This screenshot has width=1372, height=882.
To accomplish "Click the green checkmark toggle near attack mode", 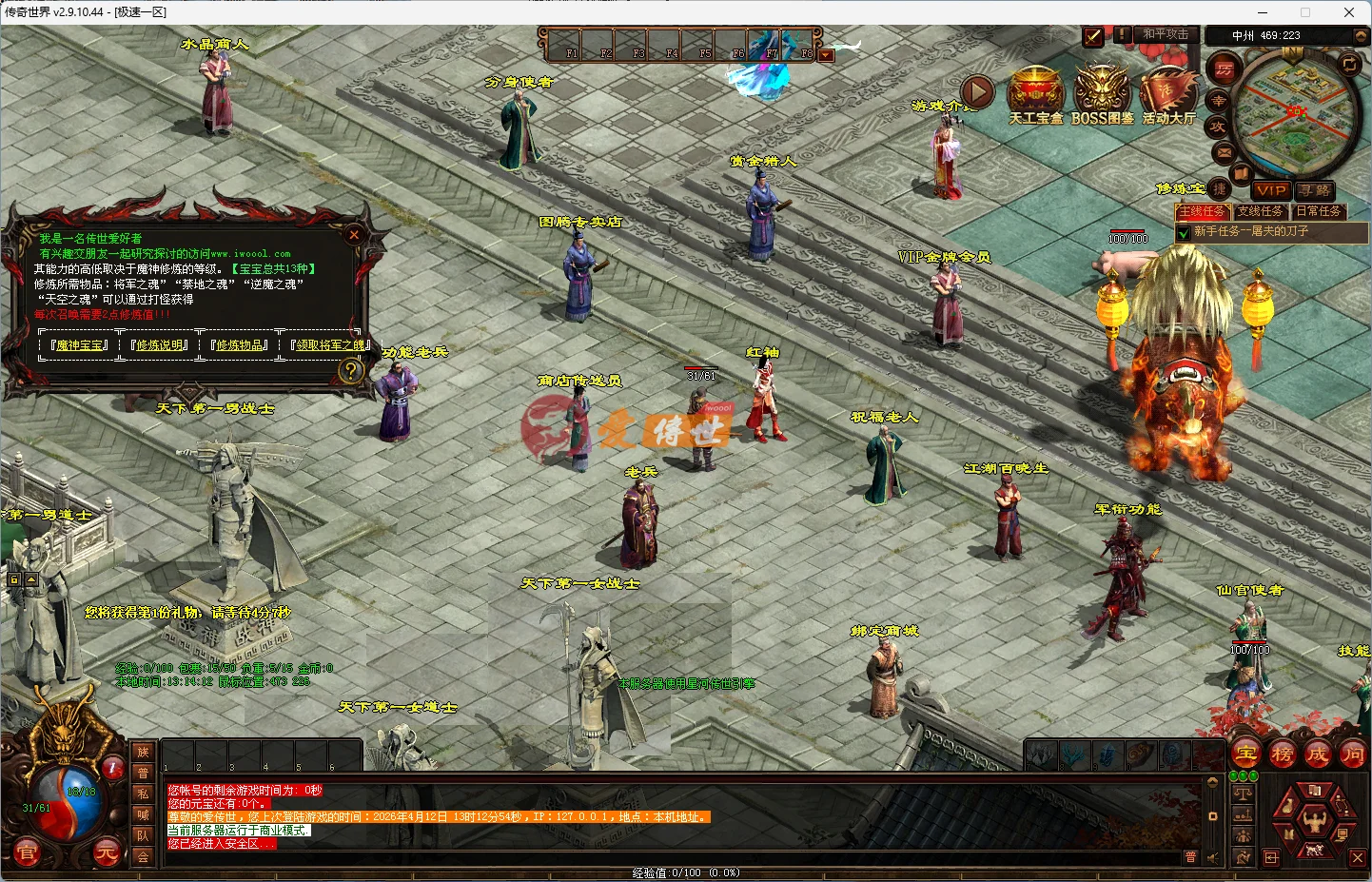I will (1092, 38).
